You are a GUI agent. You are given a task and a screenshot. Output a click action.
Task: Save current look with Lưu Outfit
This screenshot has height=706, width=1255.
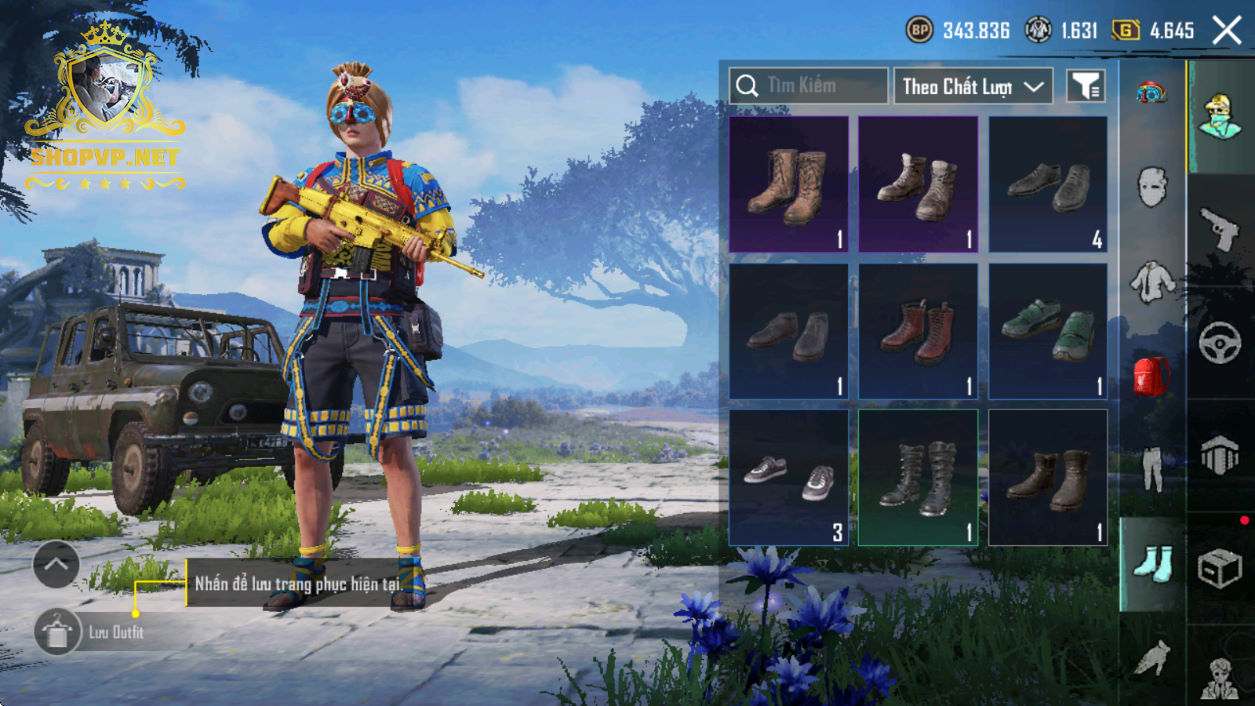coord(58,632)
